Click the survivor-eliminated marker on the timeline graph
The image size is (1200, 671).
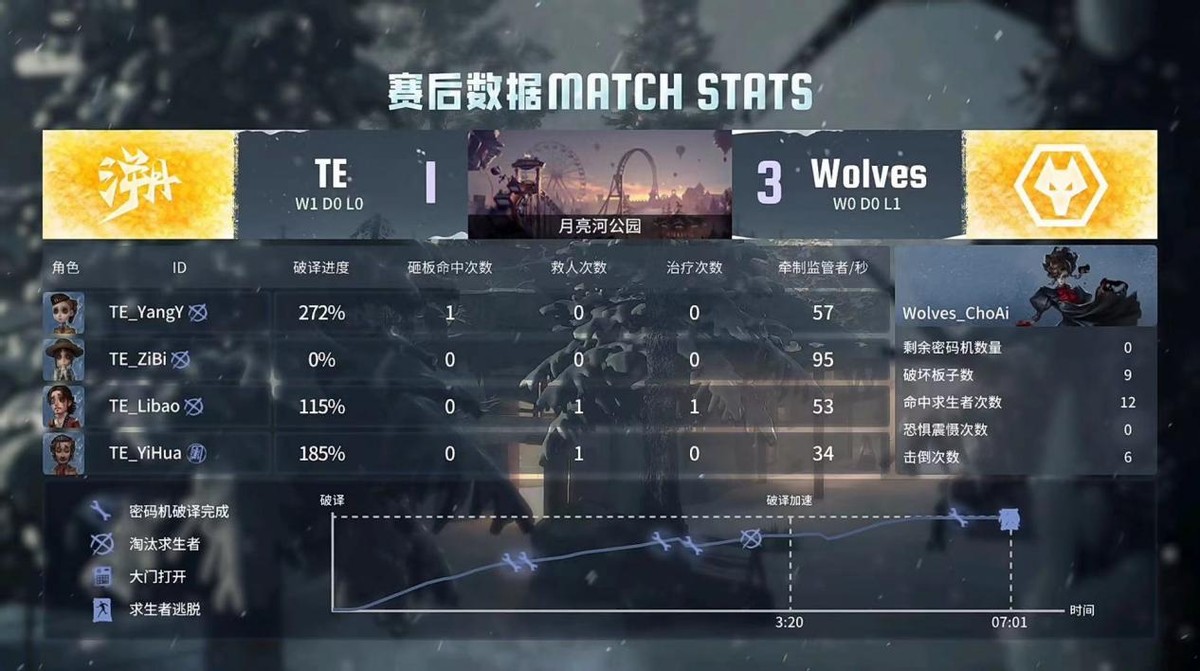(x=752, y=539)
